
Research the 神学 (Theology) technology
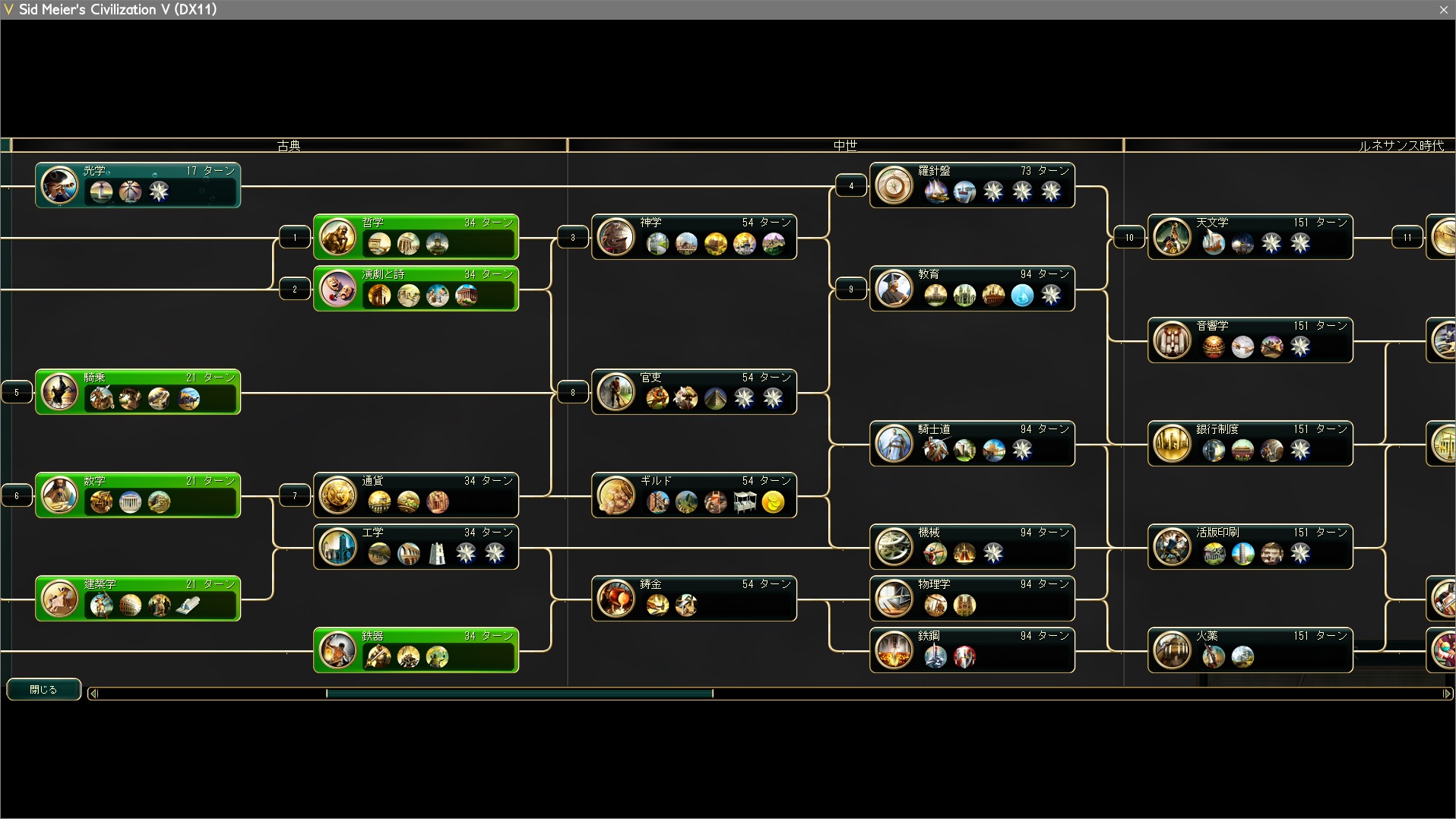pos(694,237)
